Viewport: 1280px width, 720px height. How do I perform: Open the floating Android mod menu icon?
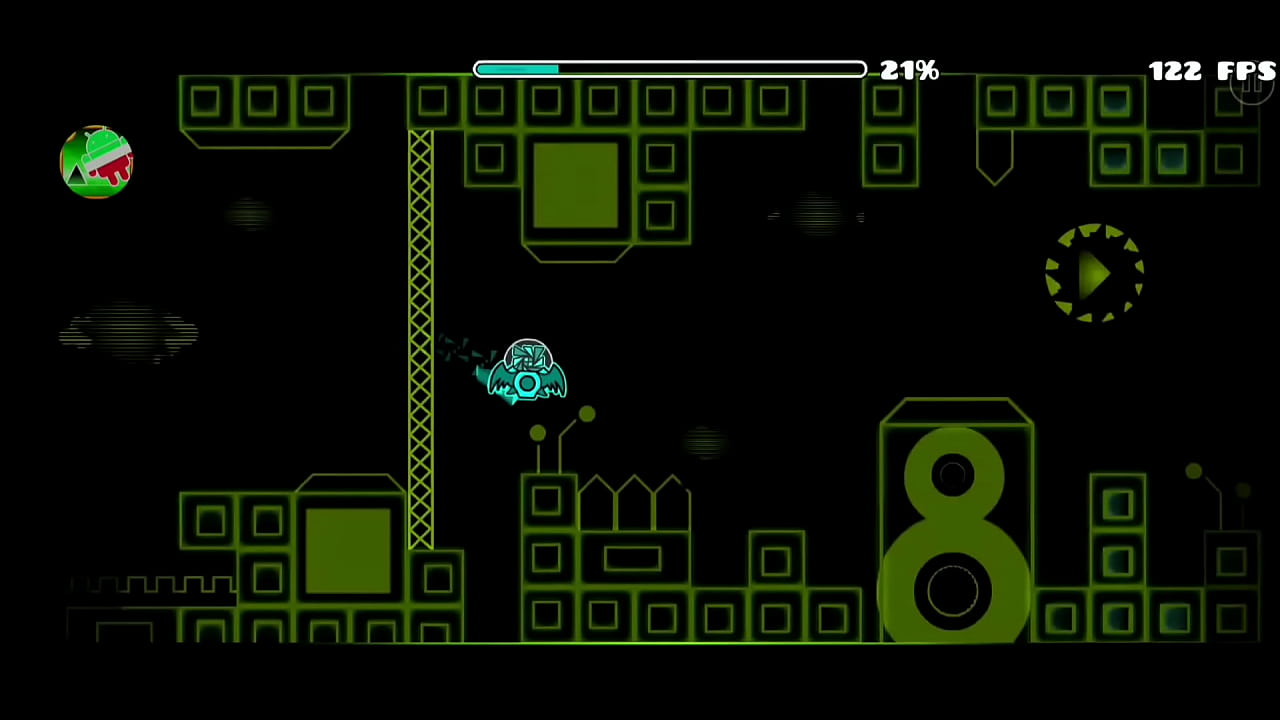[96, 162]
